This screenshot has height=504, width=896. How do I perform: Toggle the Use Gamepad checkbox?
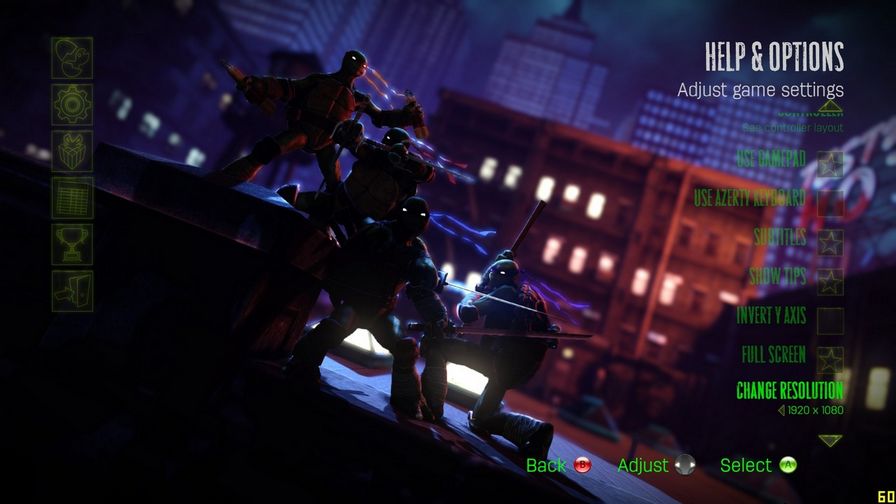click(x=830, y=163)
